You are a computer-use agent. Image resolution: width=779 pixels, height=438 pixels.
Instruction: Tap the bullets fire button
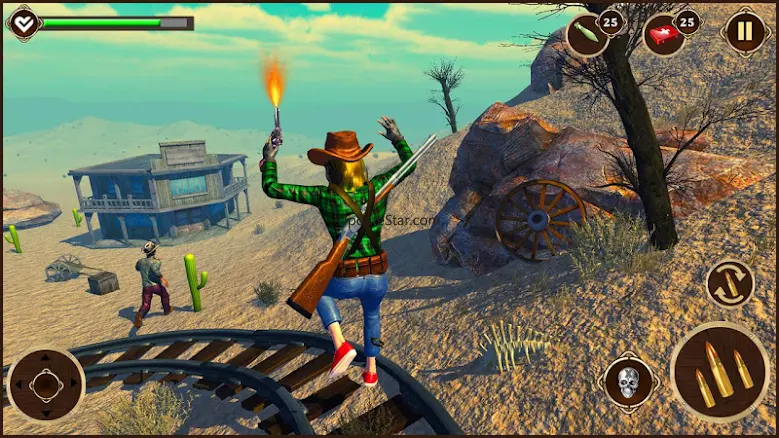click(721, 371)
